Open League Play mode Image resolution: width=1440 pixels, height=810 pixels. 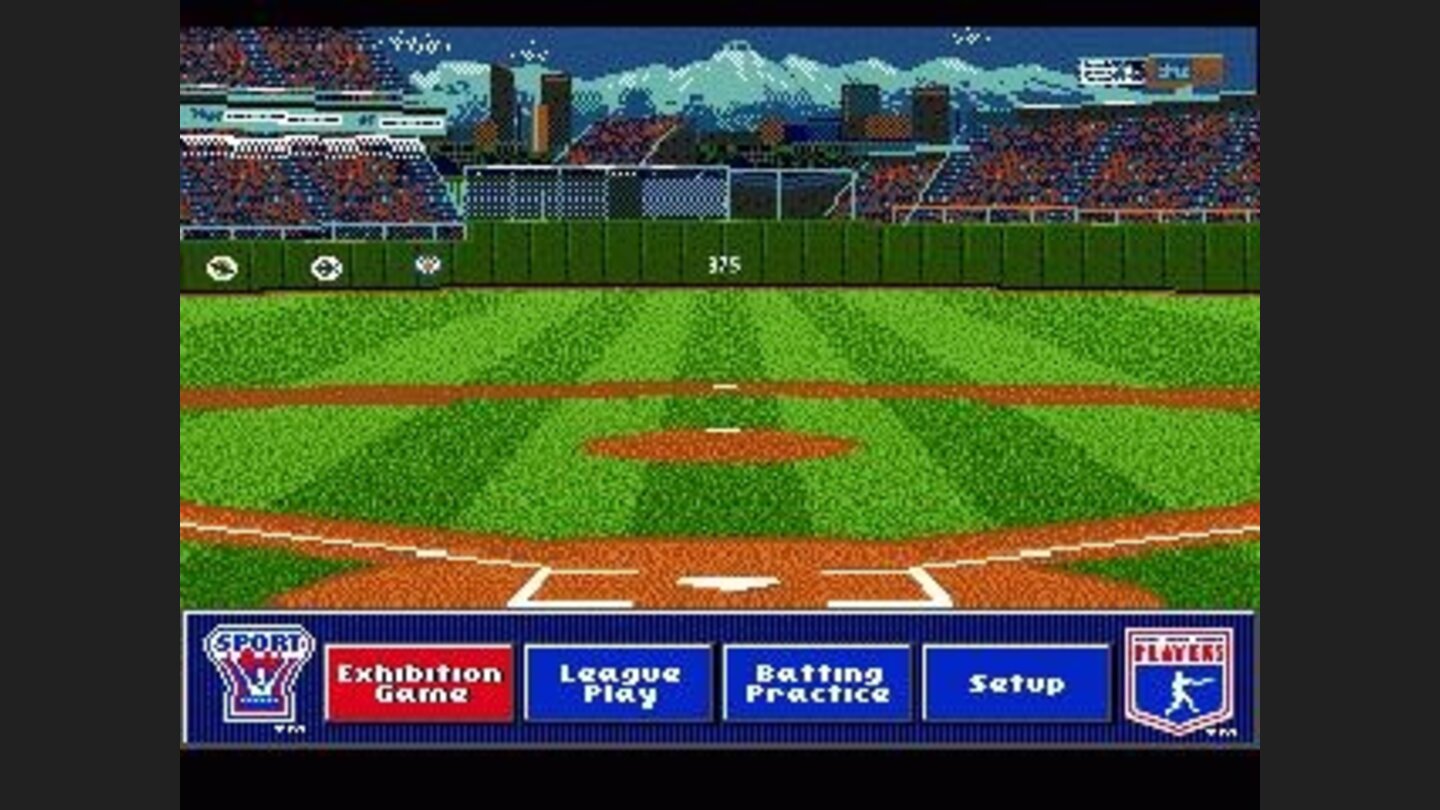click(619, 683)
